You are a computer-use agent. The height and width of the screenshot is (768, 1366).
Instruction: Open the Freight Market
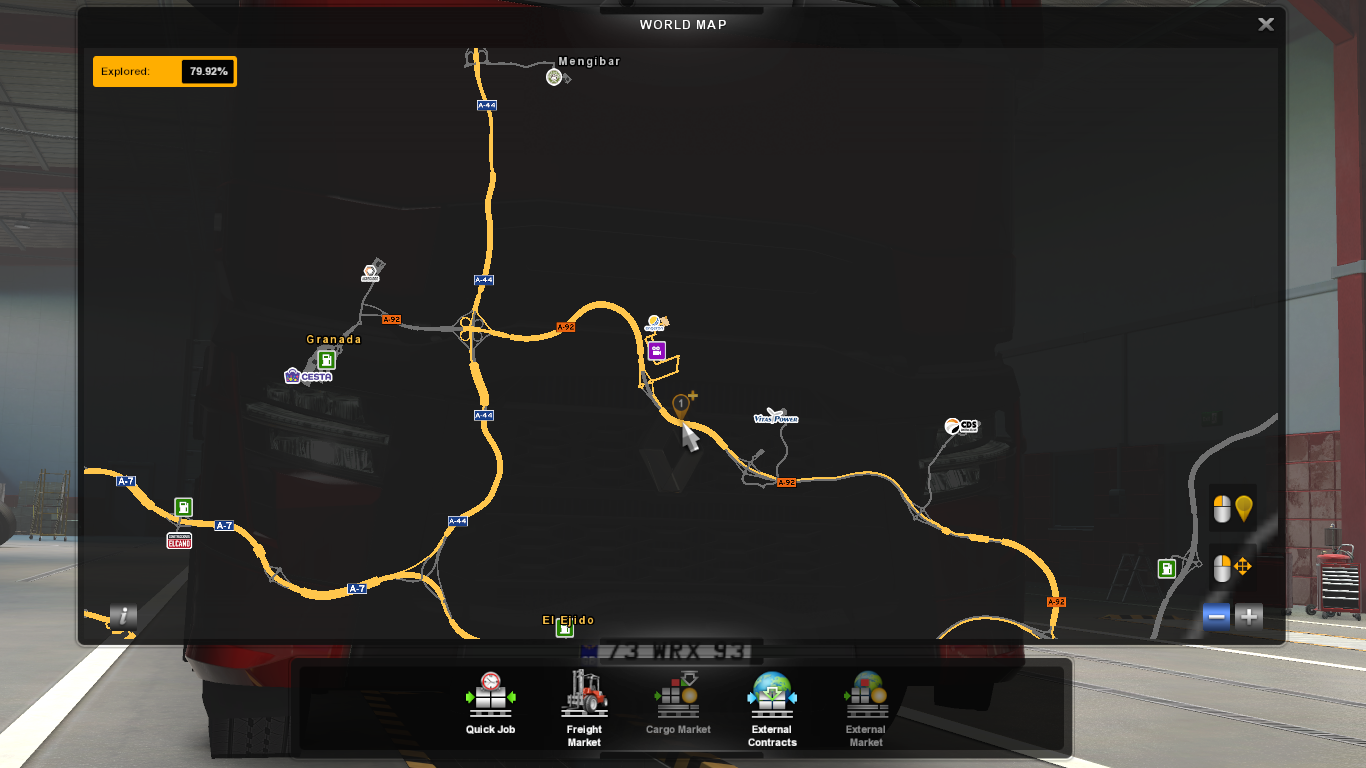click(584, 706)
